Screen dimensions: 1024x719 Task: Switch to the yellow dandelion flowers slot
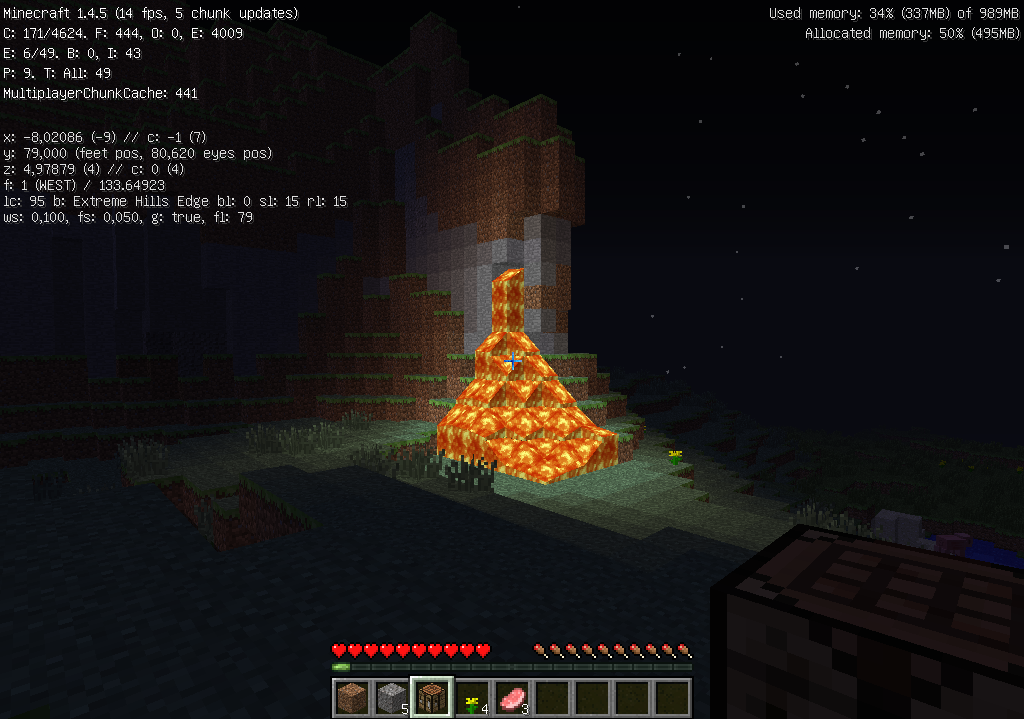pos(472,696)
